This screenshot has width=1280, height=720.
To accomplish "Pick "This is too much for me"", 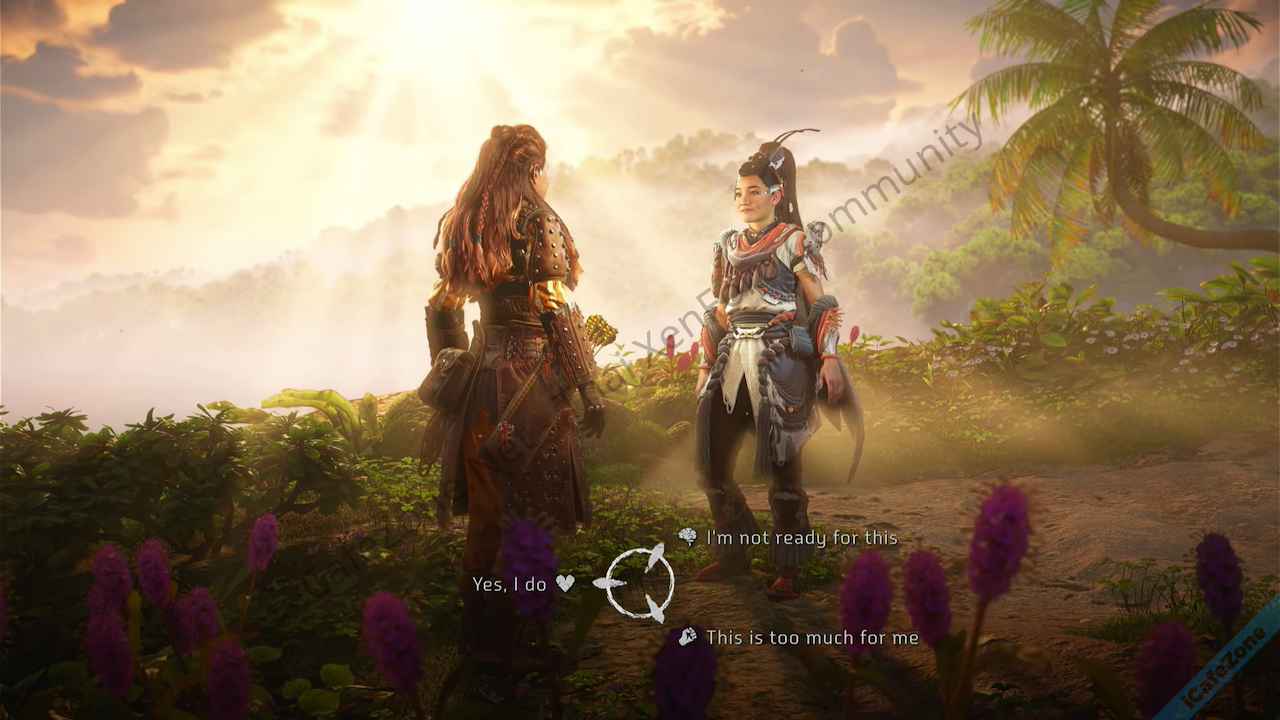I will tap(811, 637).
